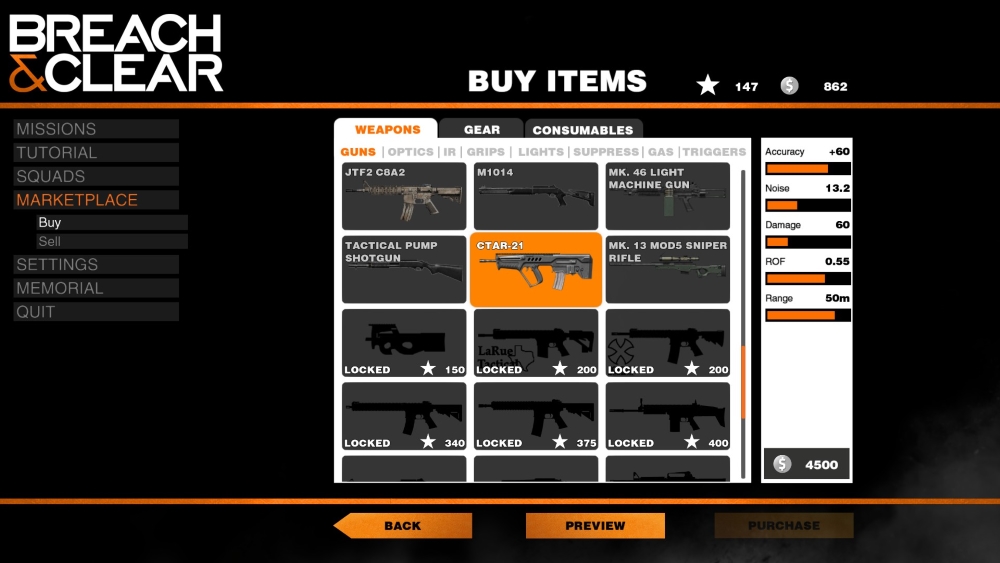
Task: Filter by the Suppress category
Action: (x=605, y=152)
